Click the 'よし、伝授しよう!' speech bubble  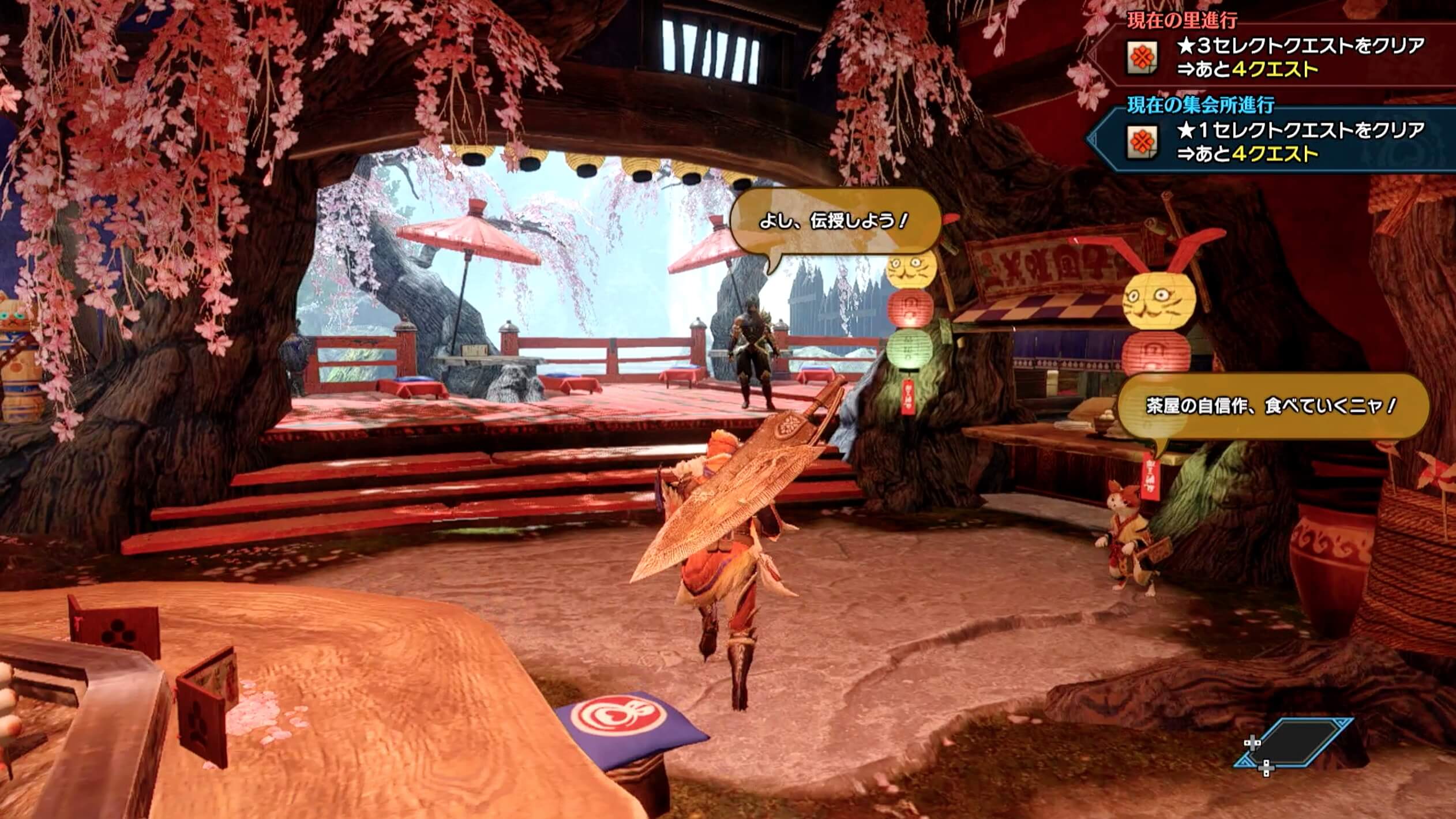[835, 221]
